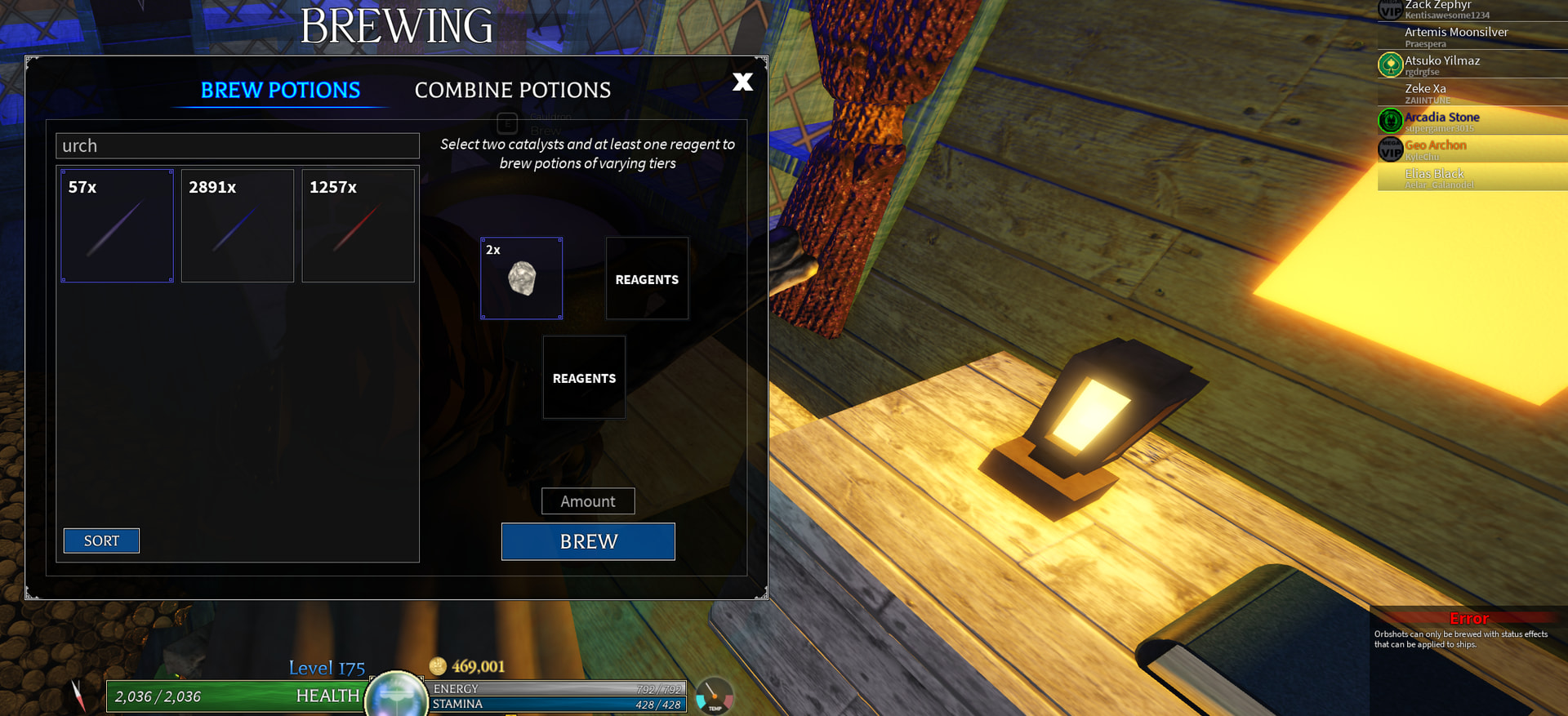Pick the 1257x red ingredient slot

(358, 226)
